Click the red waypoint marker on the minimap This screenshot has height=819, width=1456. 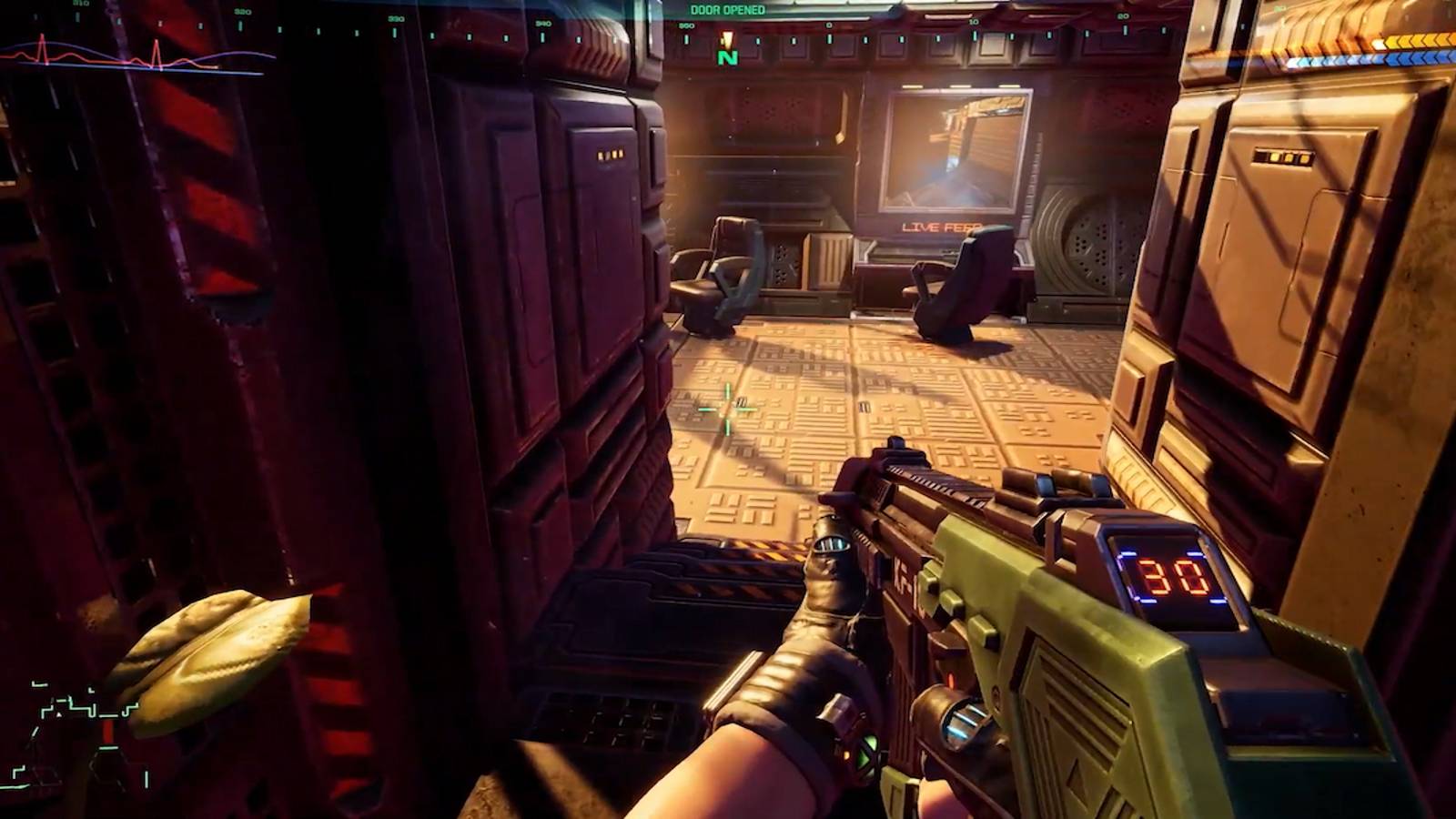[x=107, y=732]
